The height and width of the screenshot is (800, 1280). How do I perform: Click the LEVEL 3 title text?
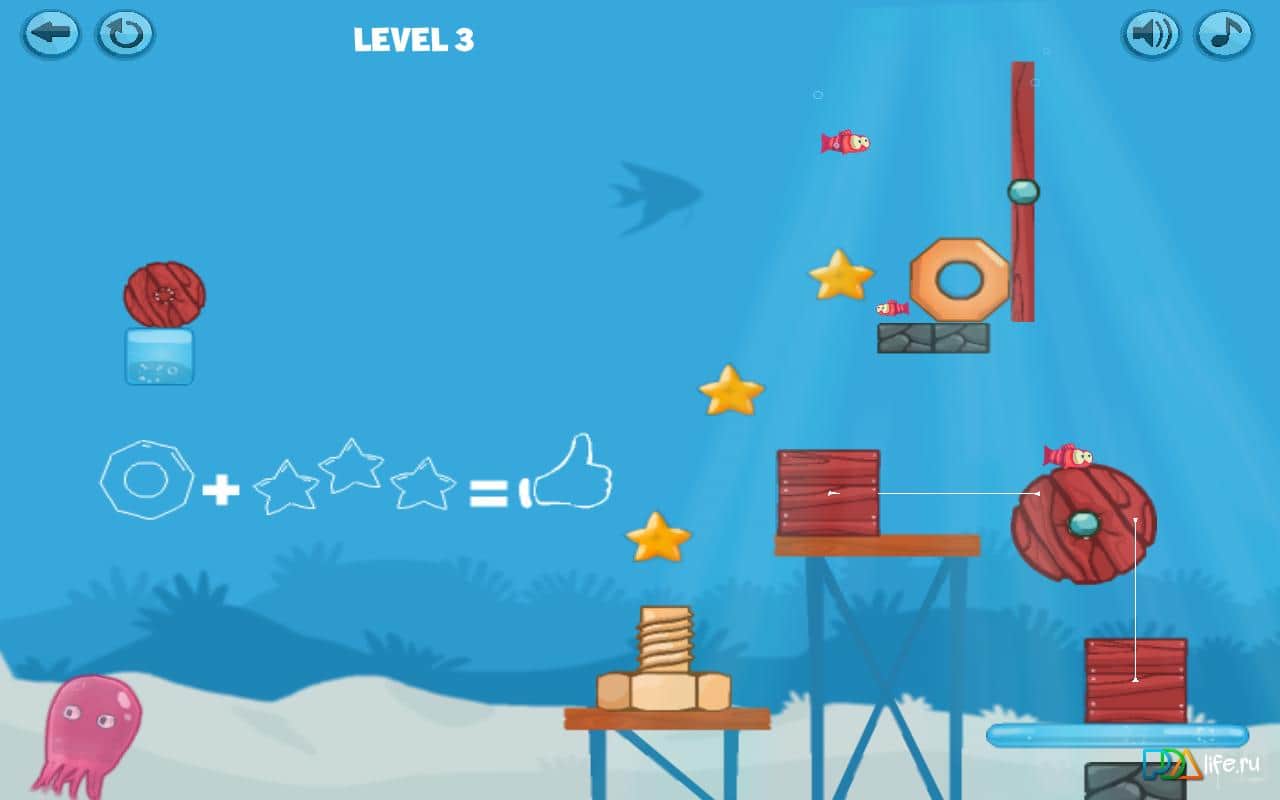(x=414, y=38)
